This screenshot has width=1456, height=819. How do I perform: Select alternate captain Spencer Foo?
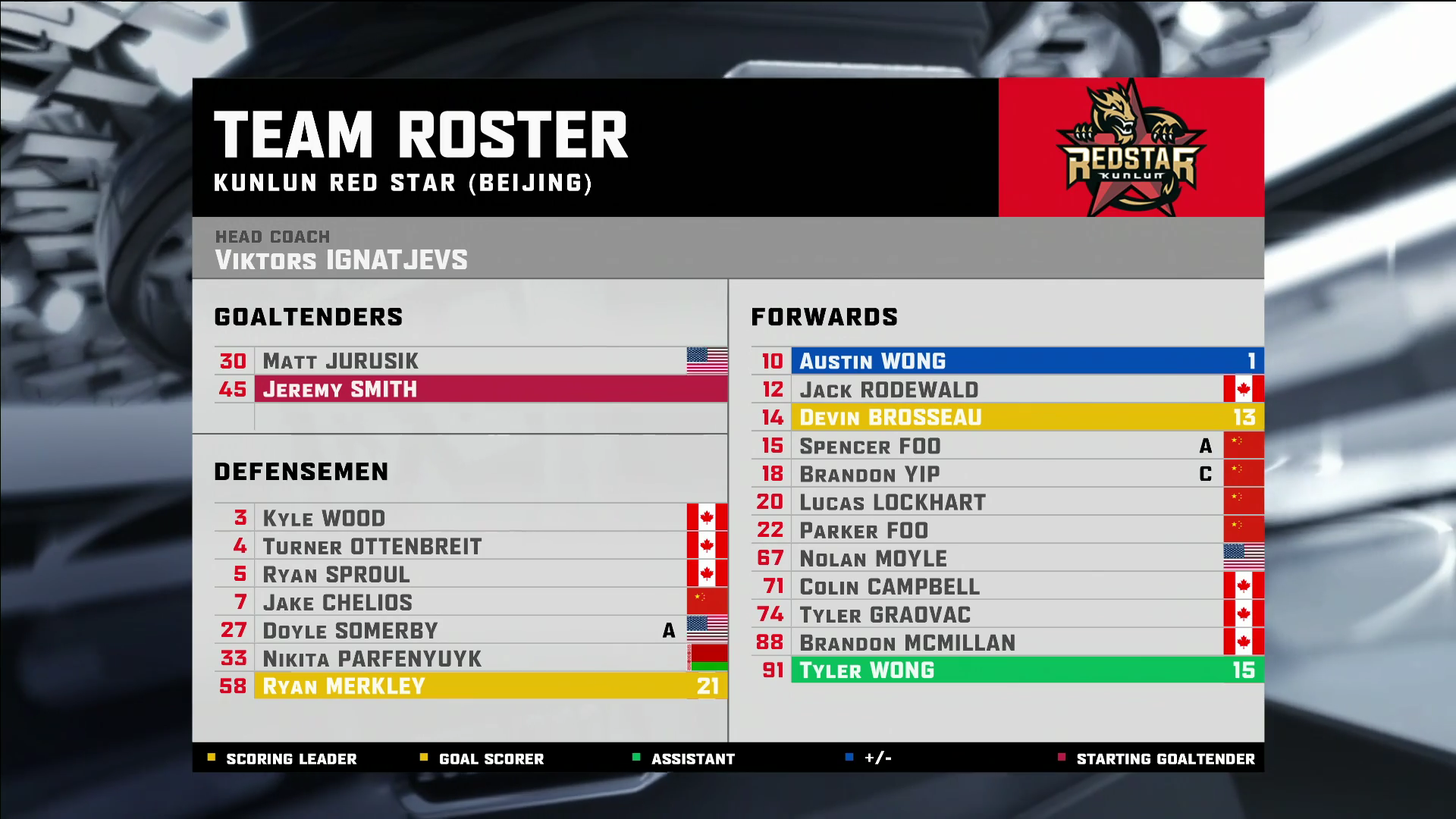click(x=1009, y=446)
